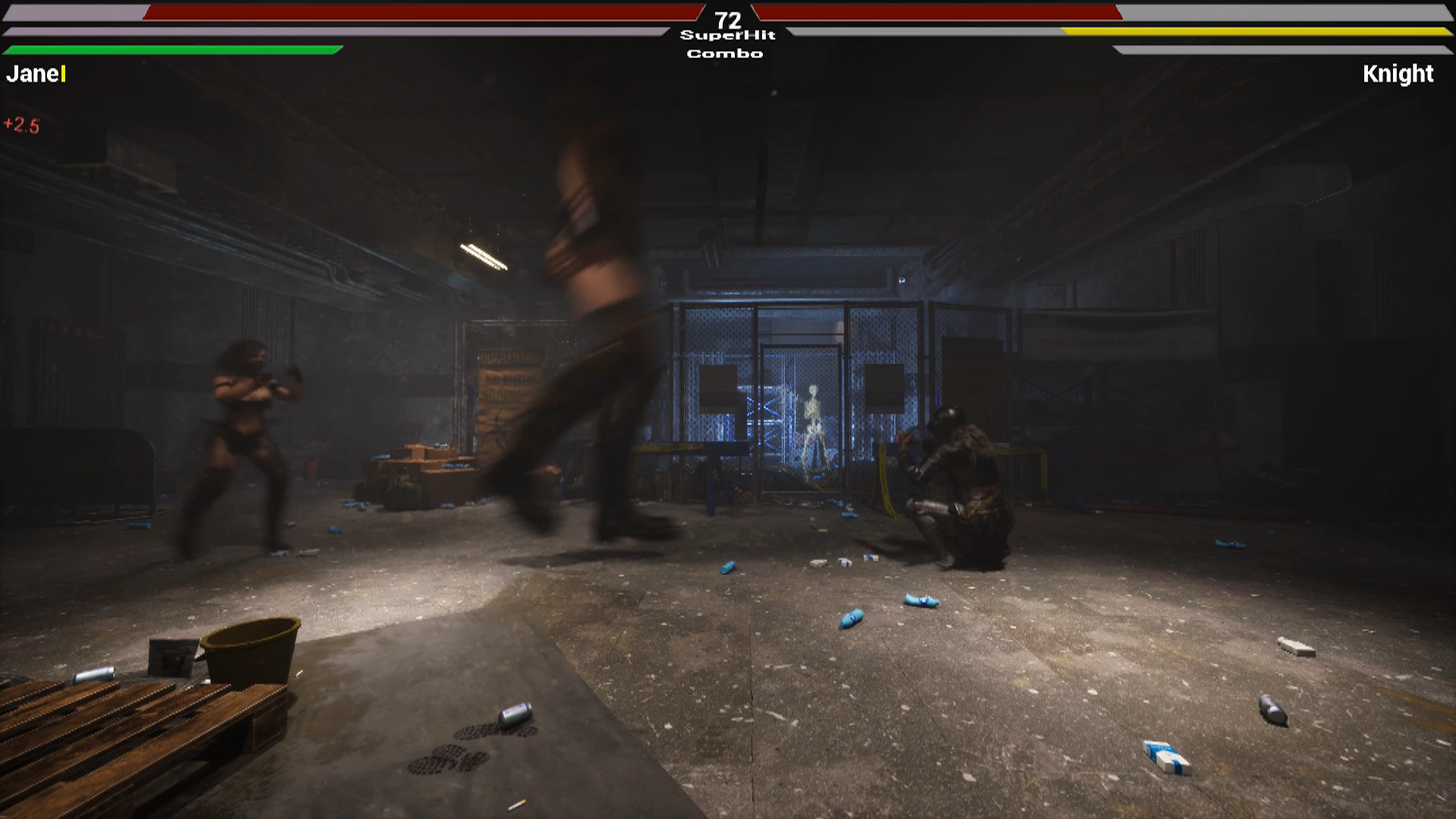Click Knight's empty gray stamina bar
This screenshot has height=819, width=1456.
tap(1282, 49)
